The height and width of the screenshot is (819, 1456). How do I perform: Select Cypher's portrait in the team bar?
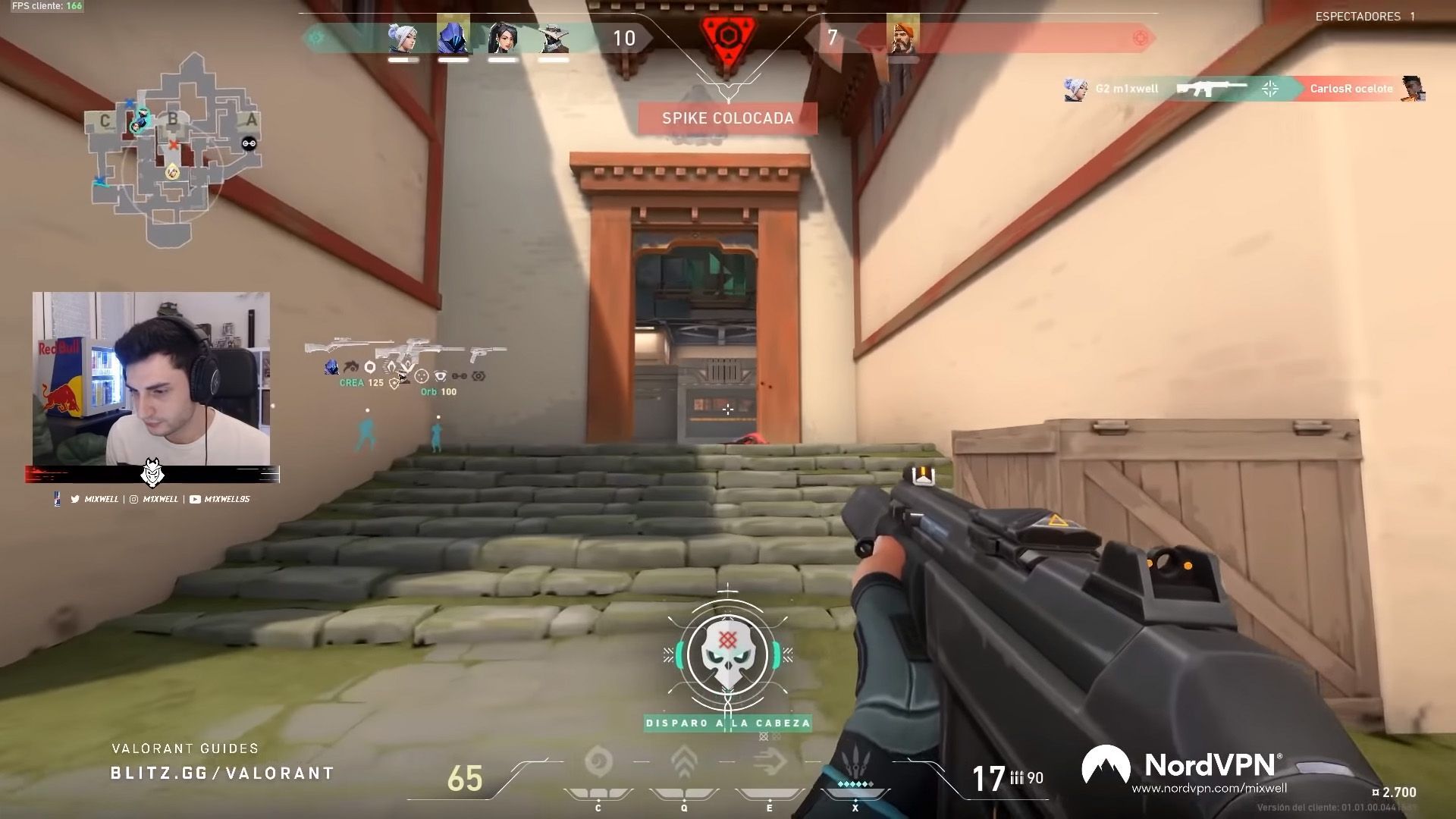[x=553, y=38]
